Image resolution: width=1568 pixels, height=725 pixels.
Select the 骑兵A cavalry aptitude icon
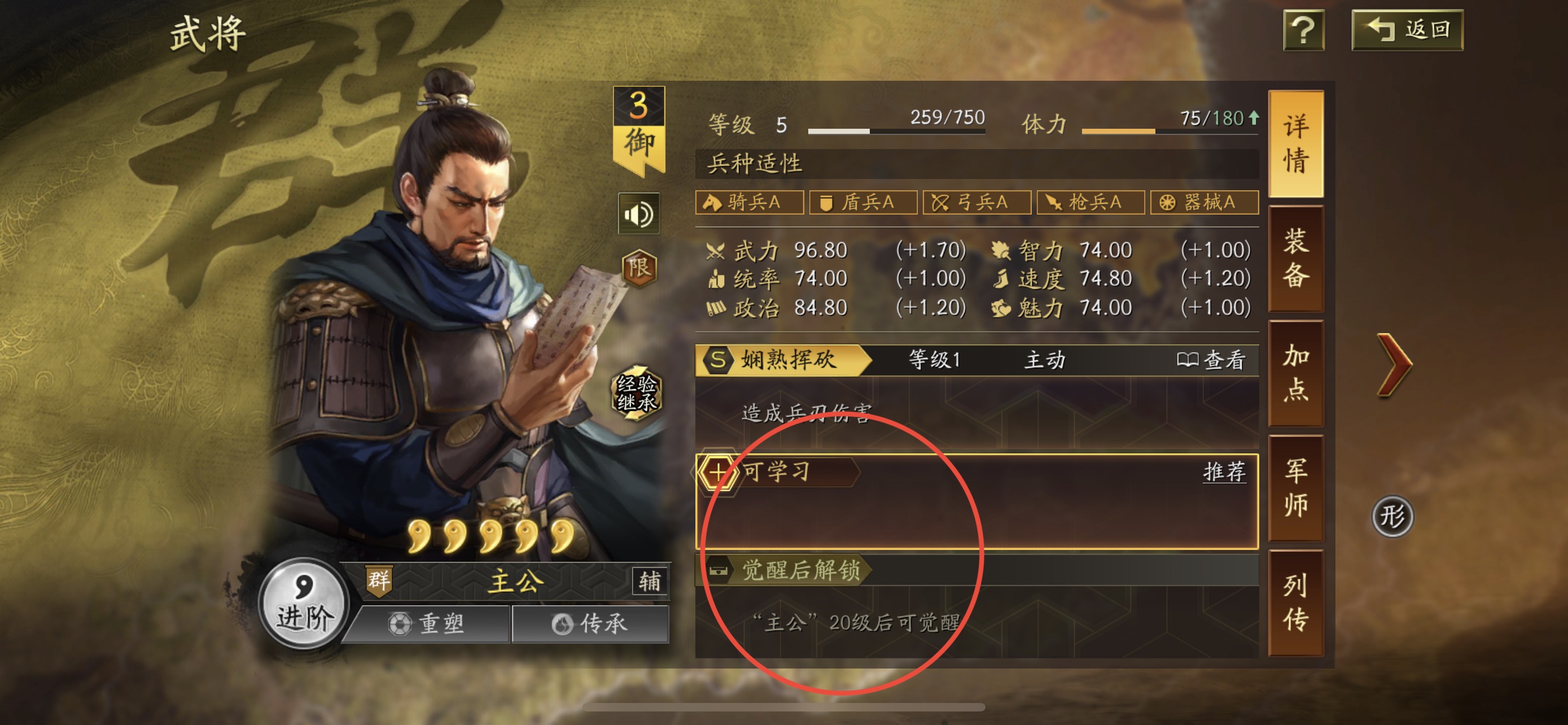(x=750, y=203)
